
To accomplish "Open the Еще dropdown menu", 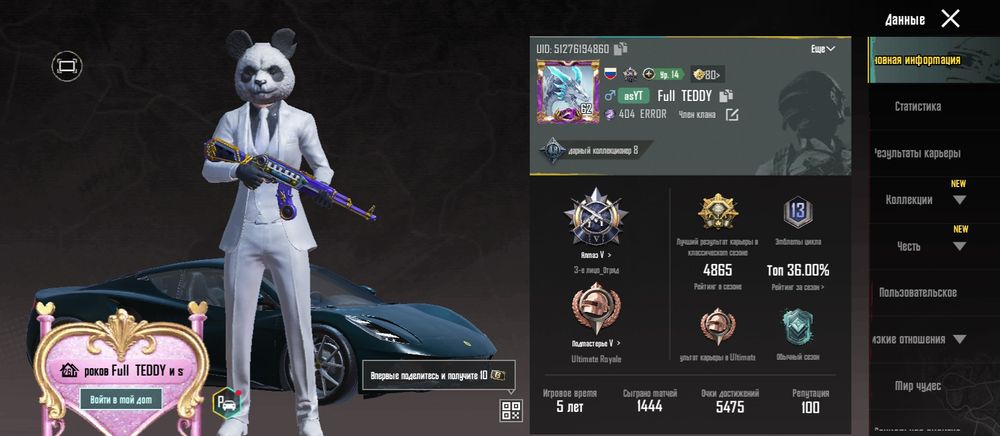I will coord(823,48).
